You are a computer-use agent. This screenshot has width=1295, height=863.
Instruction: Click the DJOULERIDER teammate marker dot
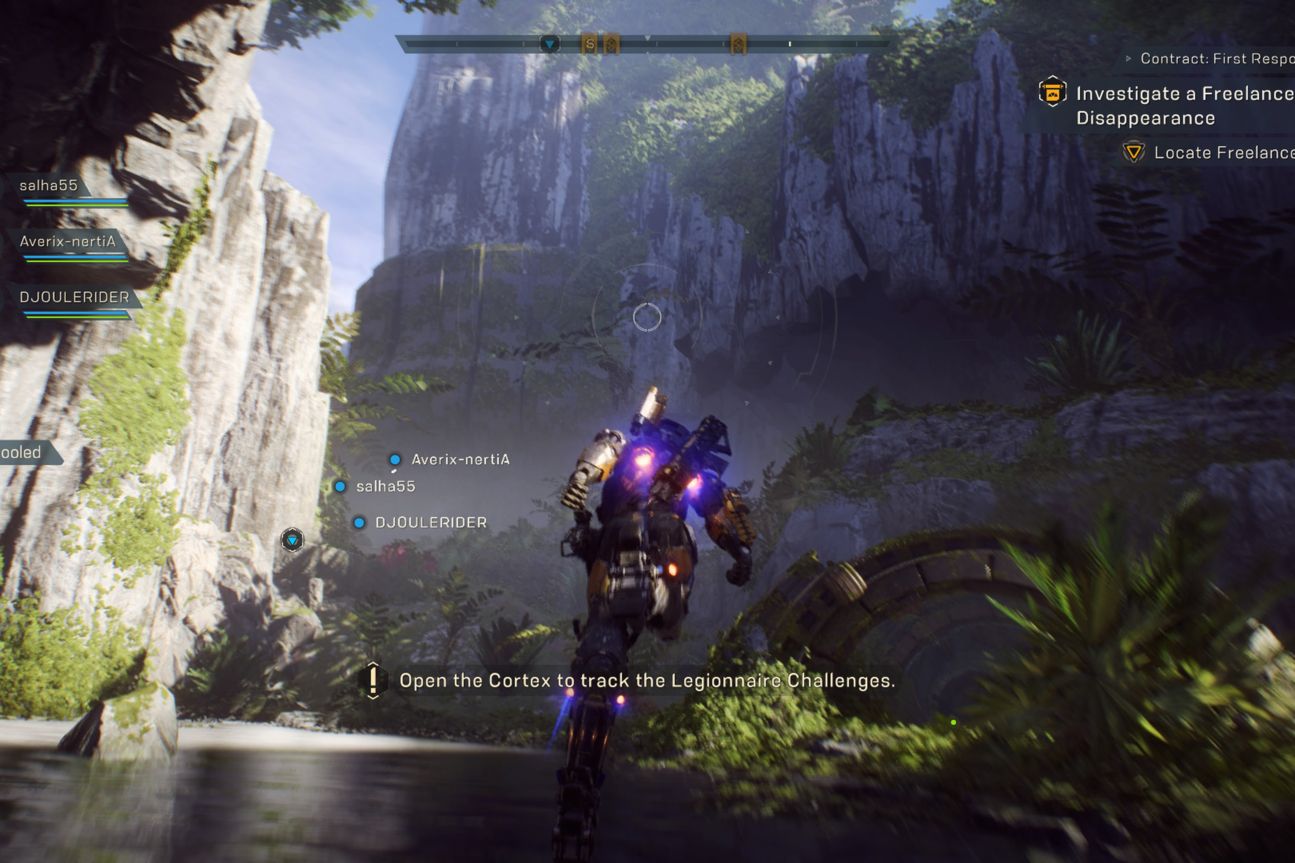coord(359,523)
